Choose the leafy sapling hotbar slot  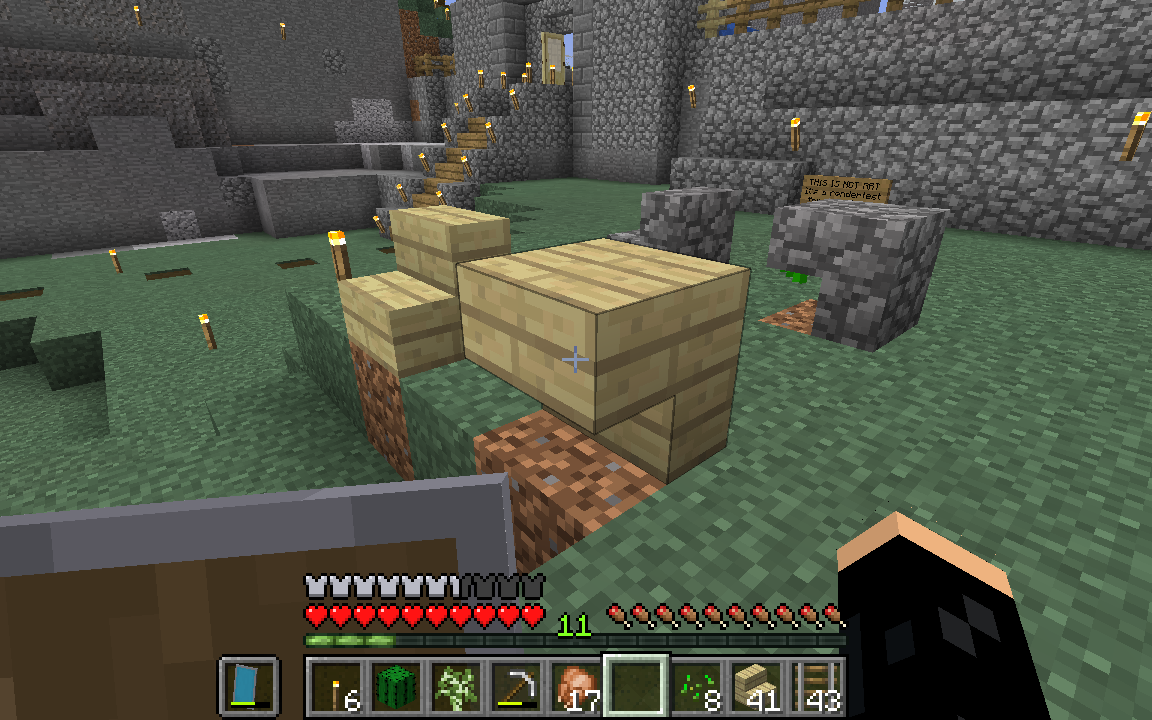coord(455,687)
